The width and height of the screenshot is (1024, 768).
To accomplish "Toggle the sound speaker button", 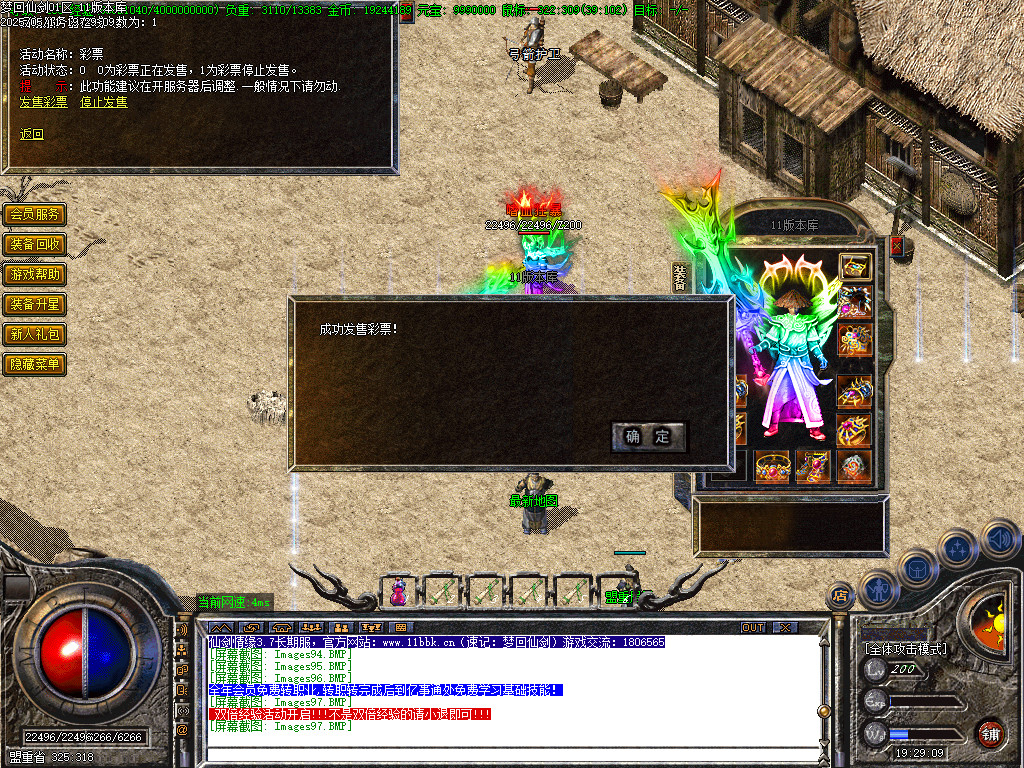I will (x=1000, y=540).
